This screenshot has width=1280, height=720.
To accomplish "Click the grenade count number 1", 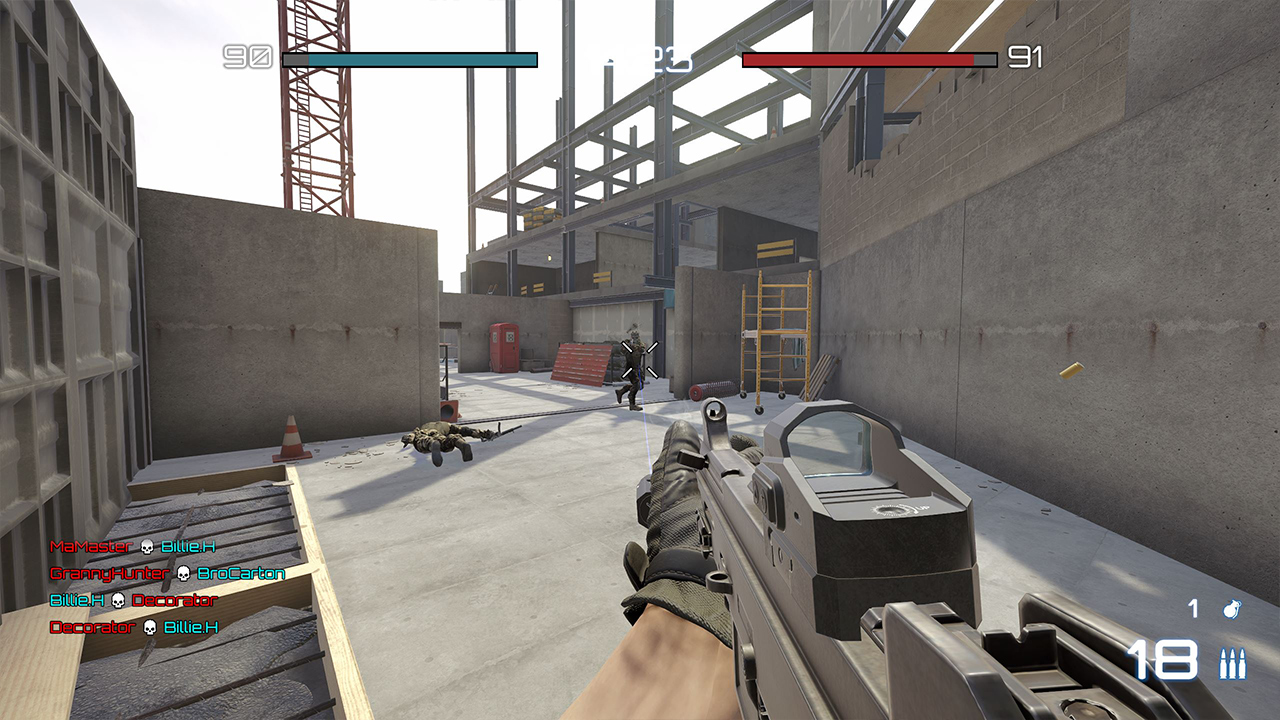I will 1192,609.
